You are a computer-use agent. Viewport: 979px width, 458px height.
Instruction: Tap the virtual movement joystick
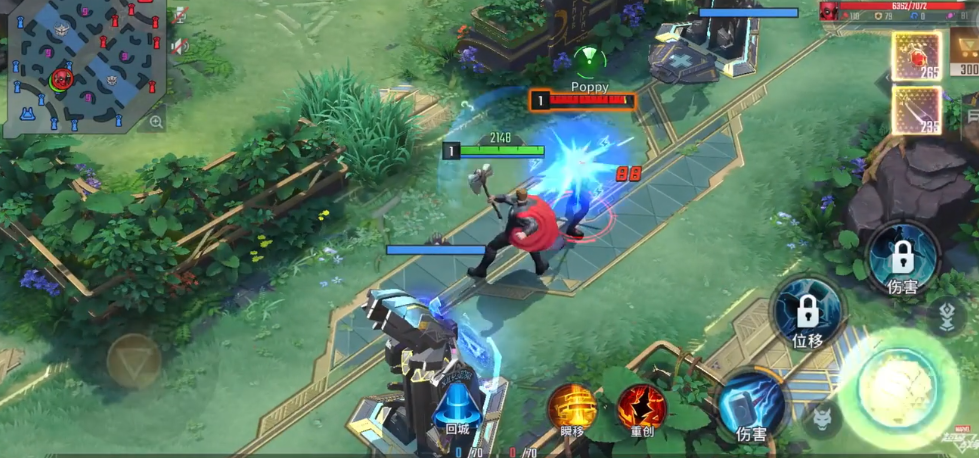(134, 361)
